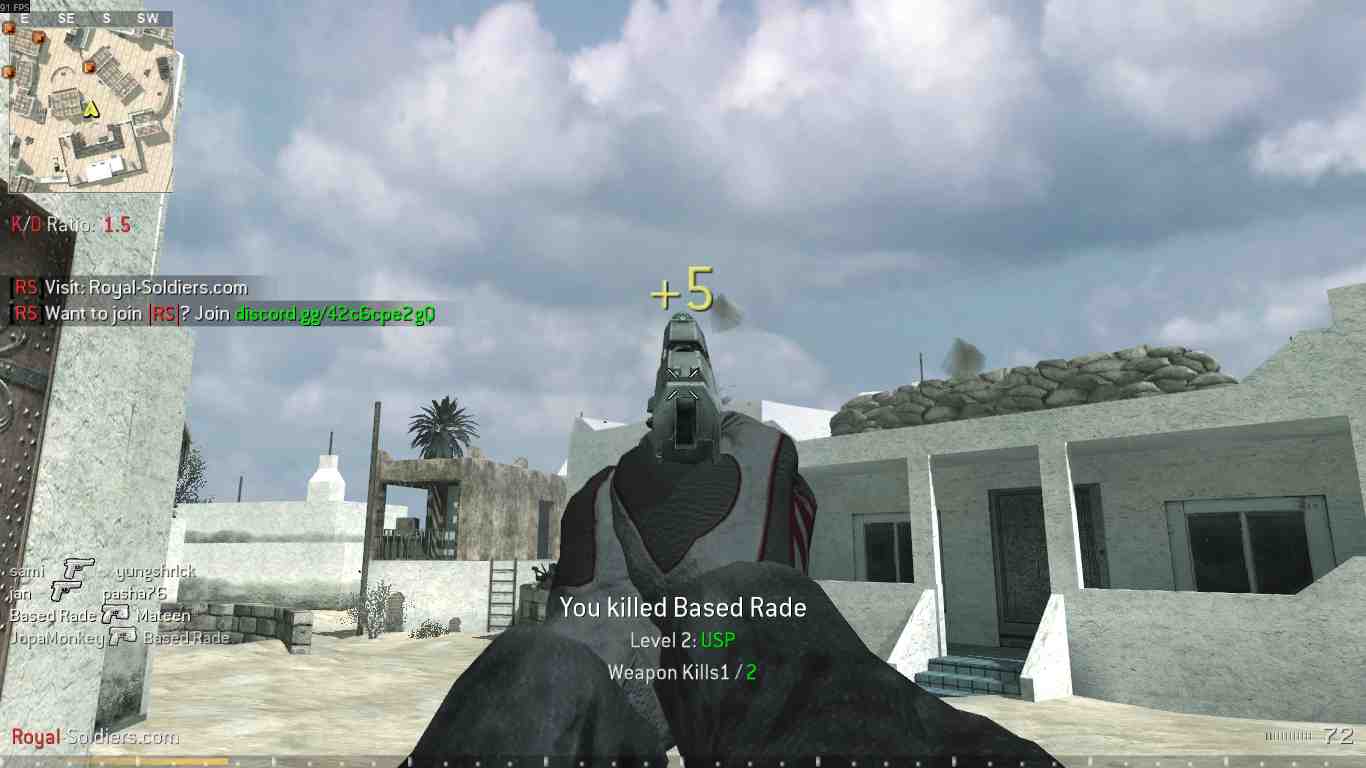Click the pistol icon between Based Rade and Mateen
This screenshot has height=768, width=1366.
coord(115,613)
